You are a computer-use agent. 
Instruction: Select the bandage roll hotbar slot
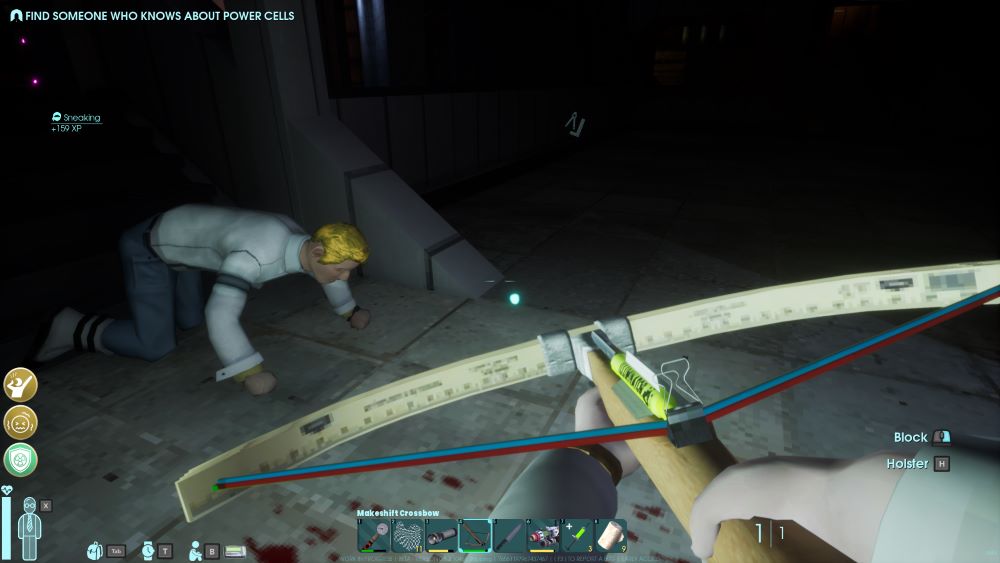611,535
